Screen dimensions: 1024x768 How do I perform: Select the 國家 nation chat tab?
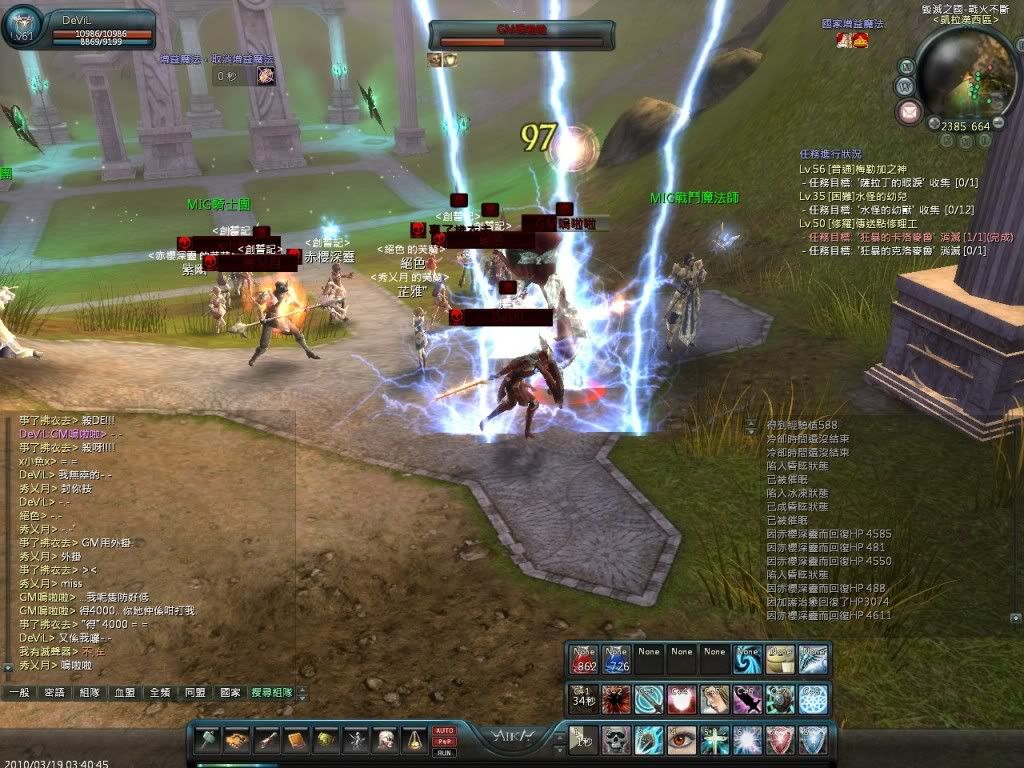(x=230, y=692)
